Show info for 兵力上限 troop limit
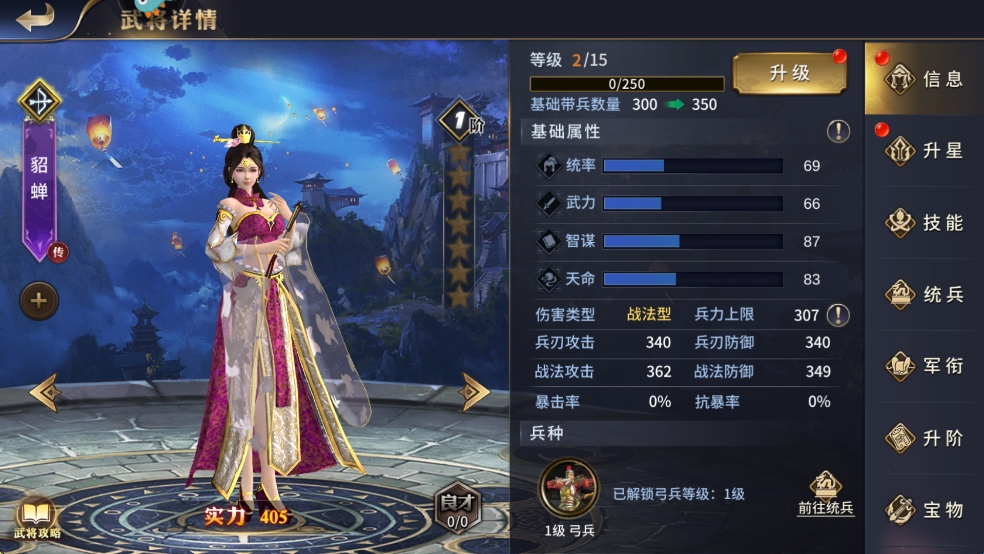Image resolution: width=984 pixels, height=554 pixels. [x=838, y=315]
